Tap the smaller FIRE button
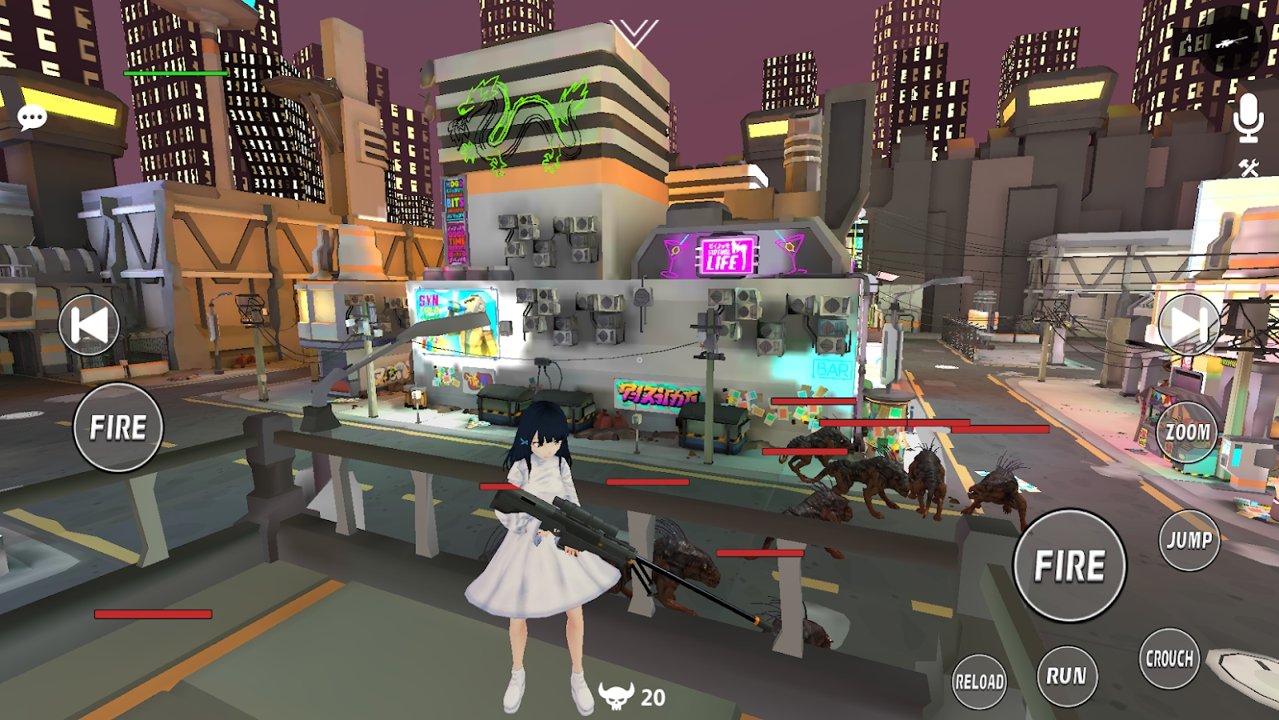Image resolution: width=1279 pixels, height=720 pixels. [118, 427]
